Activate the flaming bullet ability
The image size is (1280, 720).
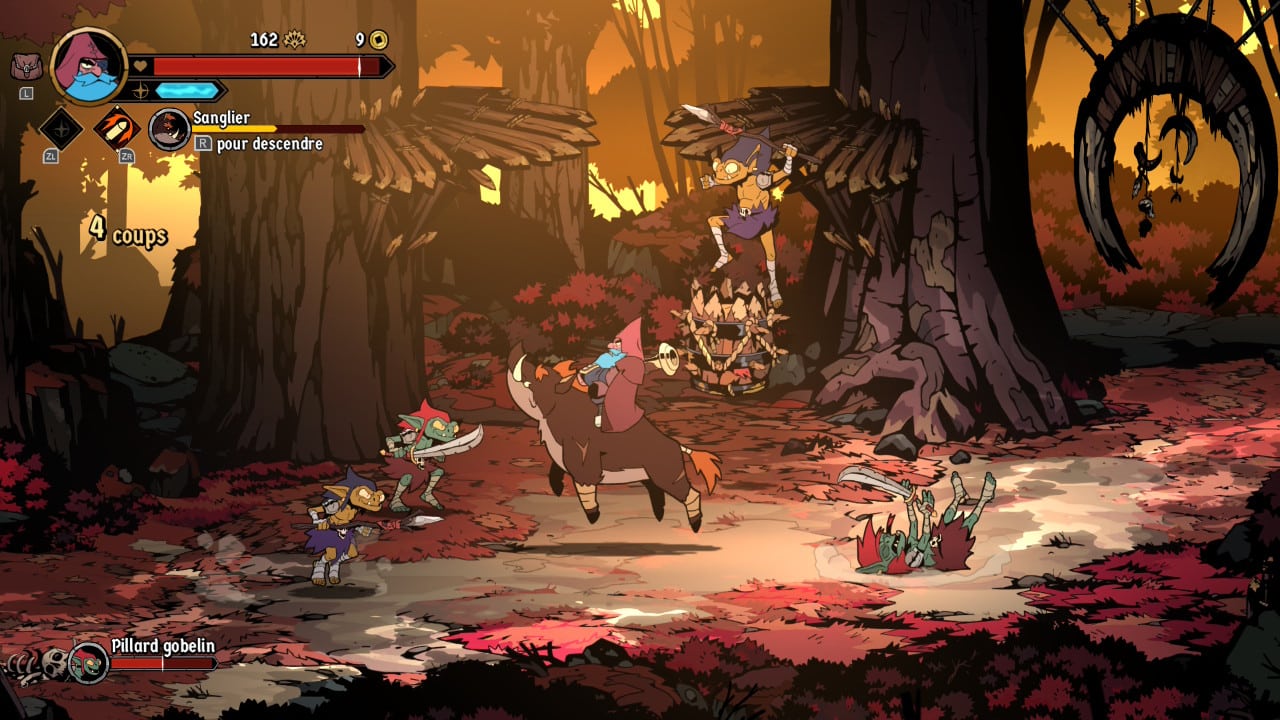tap(116, 128)
